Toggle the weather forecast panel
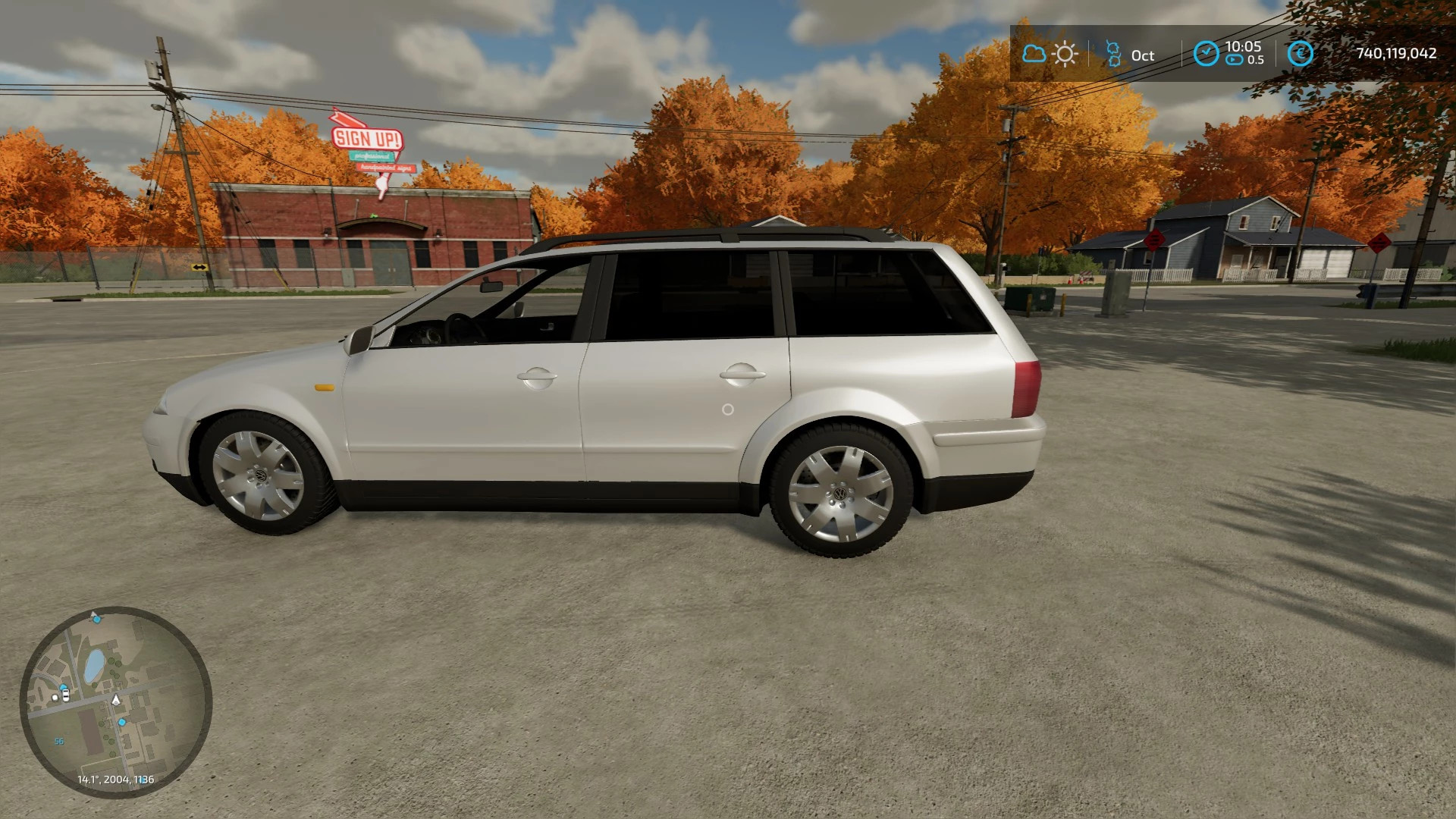 (x=1050, y=54)
